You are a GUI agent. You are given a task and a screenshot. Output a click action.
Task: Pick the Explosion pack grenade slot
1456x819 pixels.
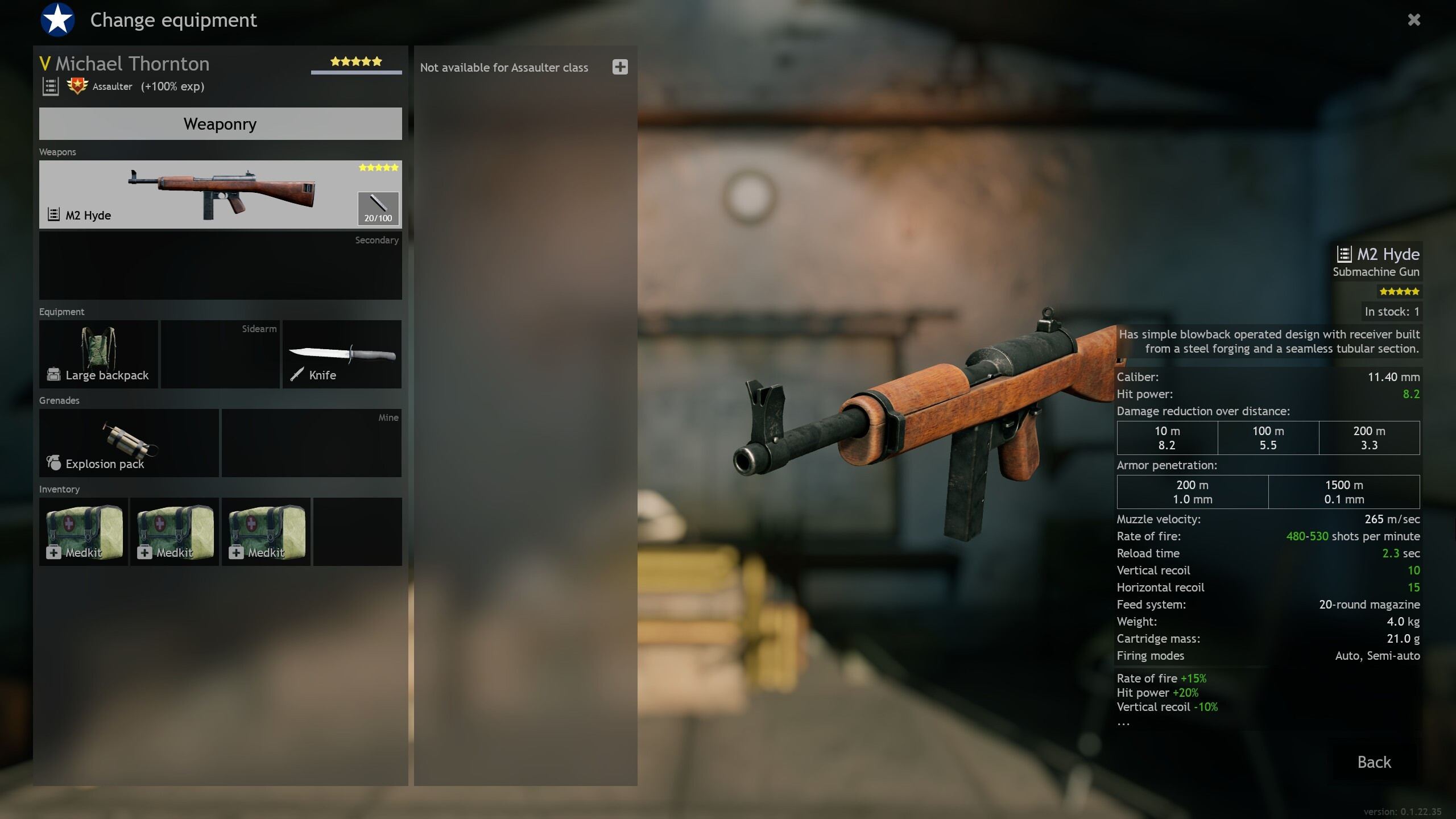click(129, 443)
